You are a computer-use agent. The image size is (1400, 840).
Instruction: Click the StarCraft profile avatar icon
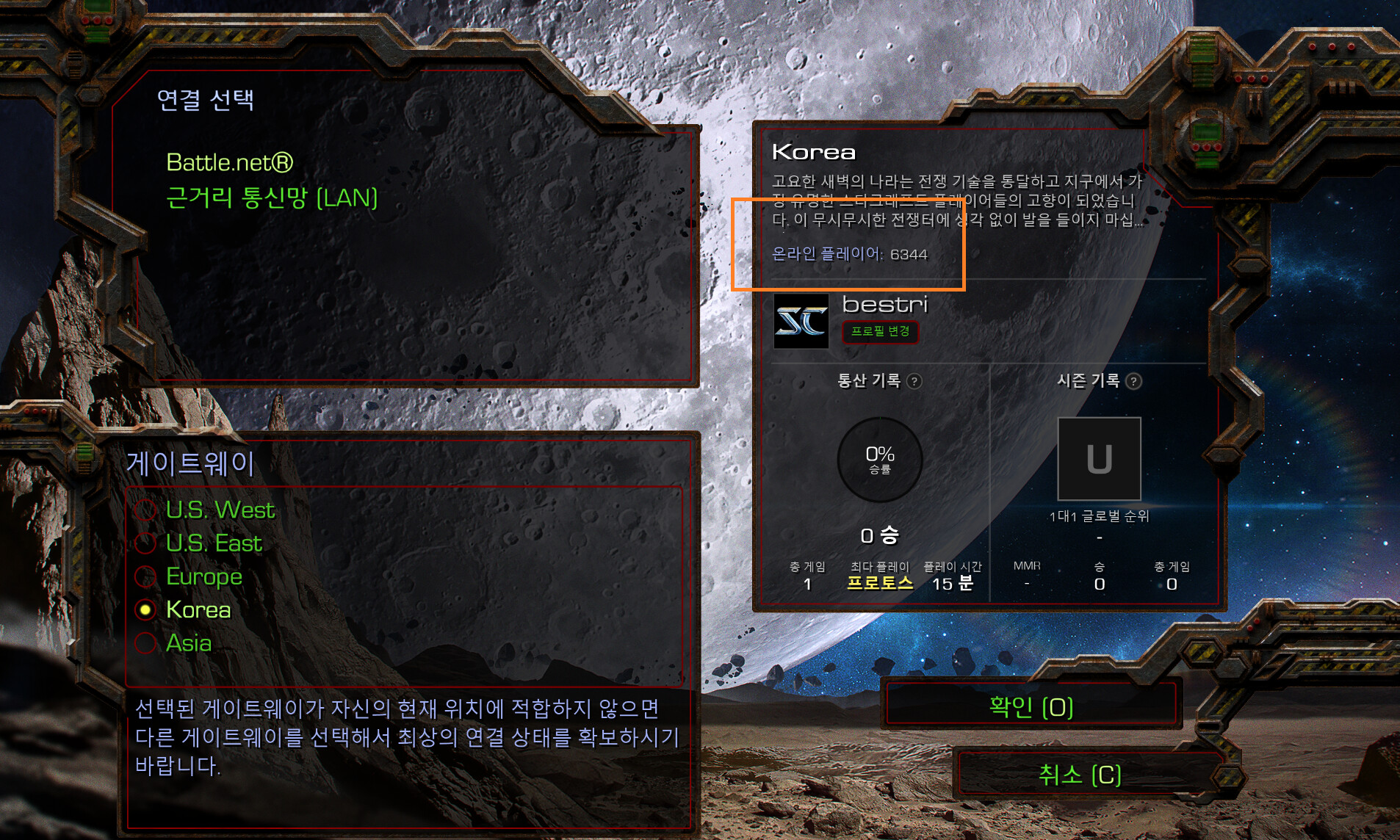tap(801, 321)
